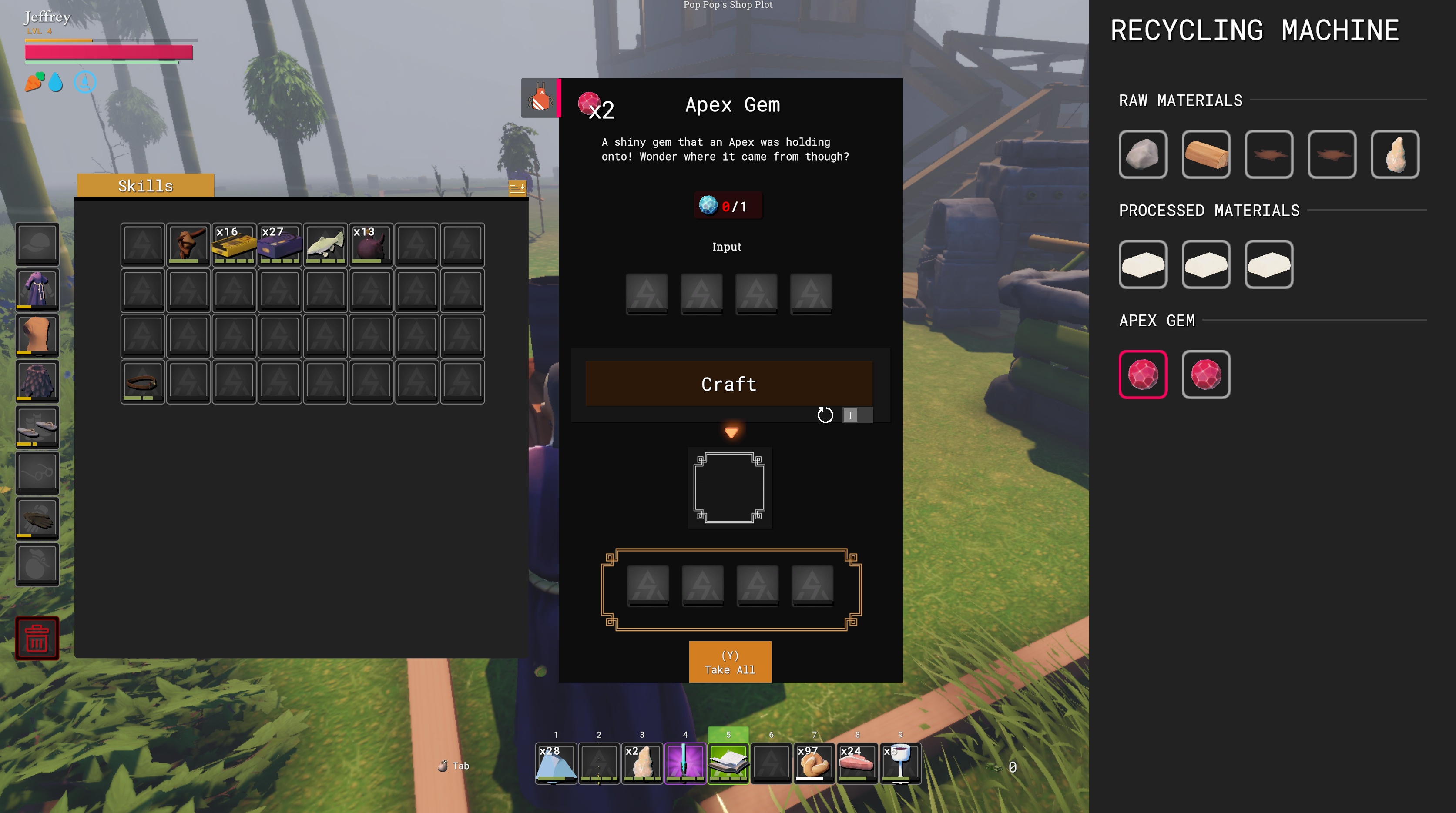Click the sandals equipment slot
Viewport: 1456px width, 813px height.
coord(37,428)
